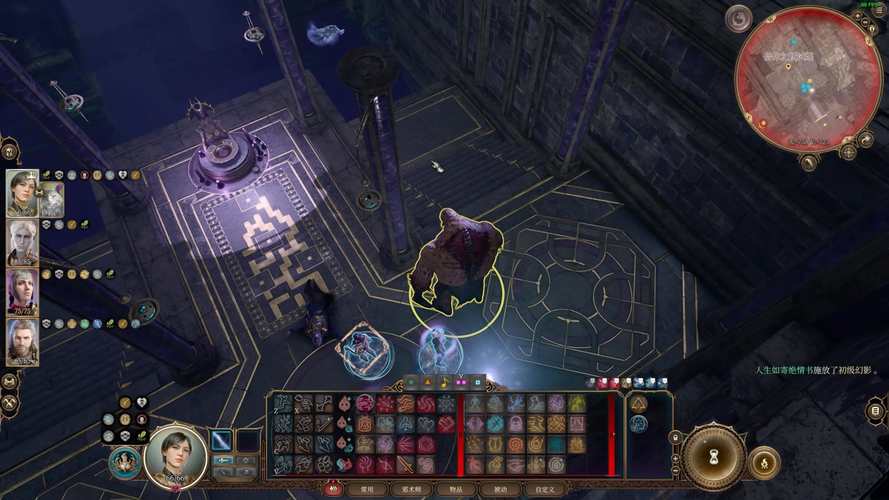Open the active character's large round portrait
889x500 pixels.
click(176, 456)
